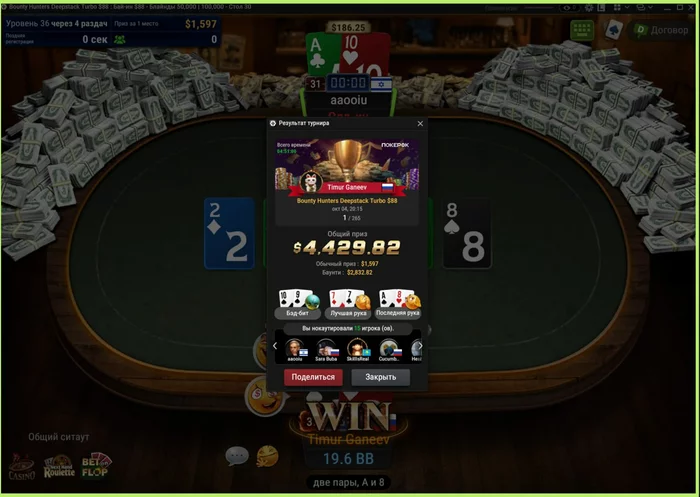This screenshot has width=700, height=497.
Task: Close the poker table window
Action: pyautogui.click(x=690, y=7)
